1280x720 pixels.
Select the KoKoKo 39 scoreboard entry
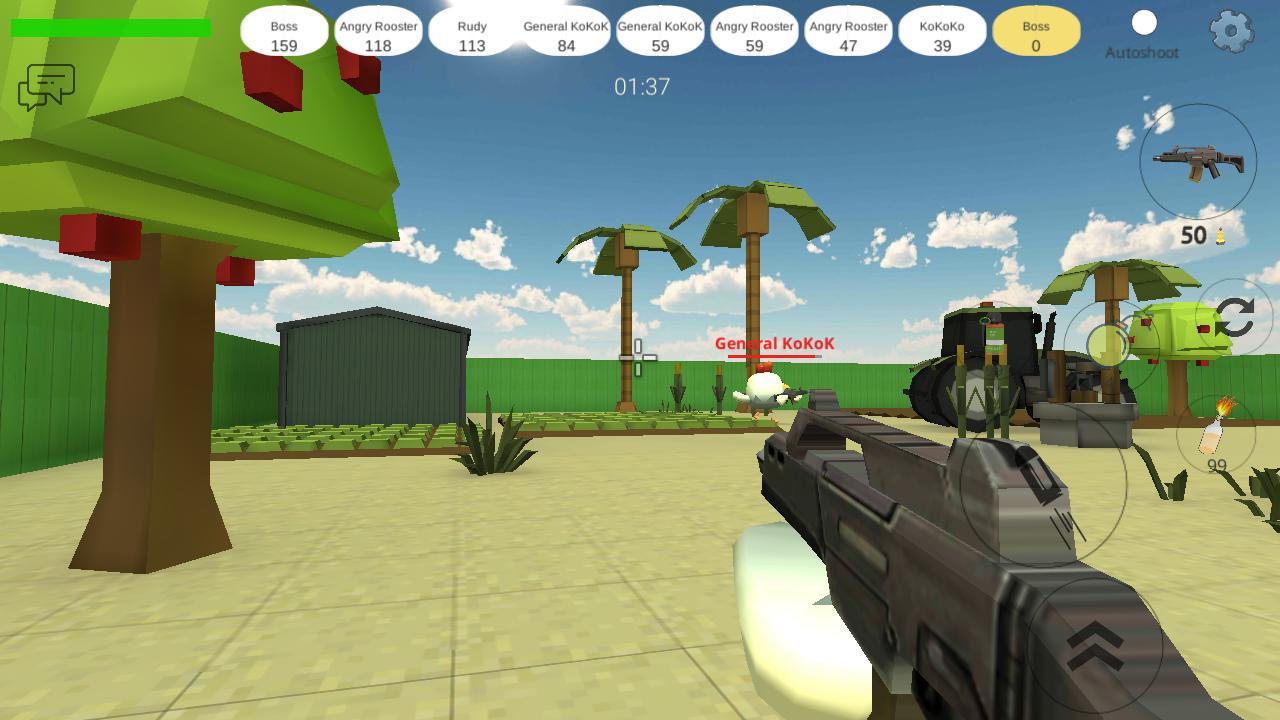coord(941,31)
